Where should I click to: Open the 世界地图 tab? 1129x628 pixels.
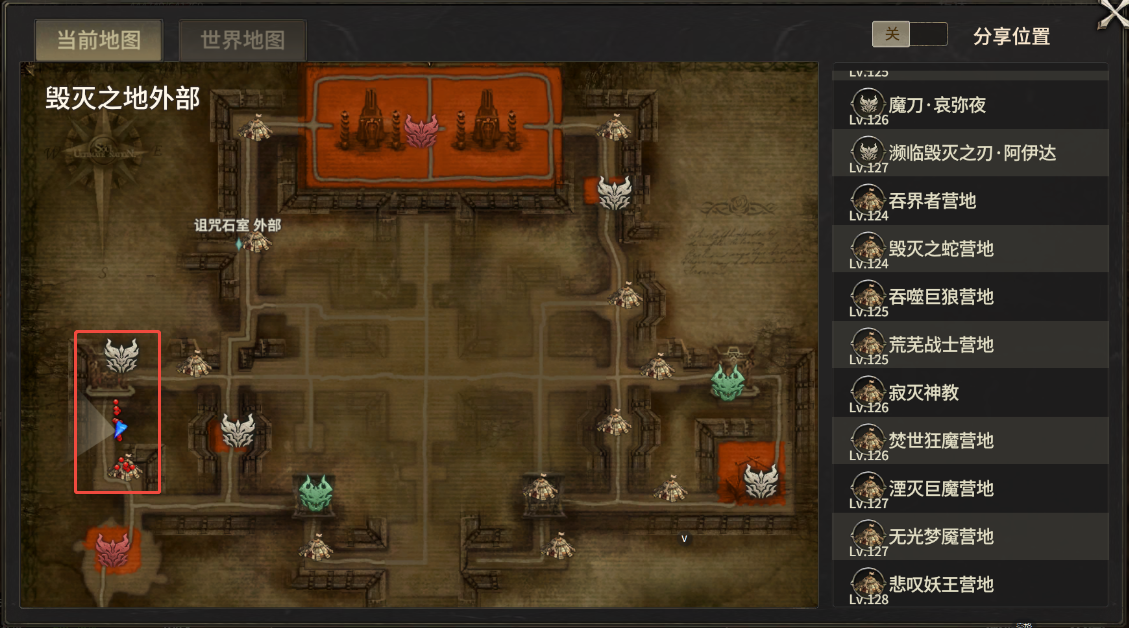242,40
